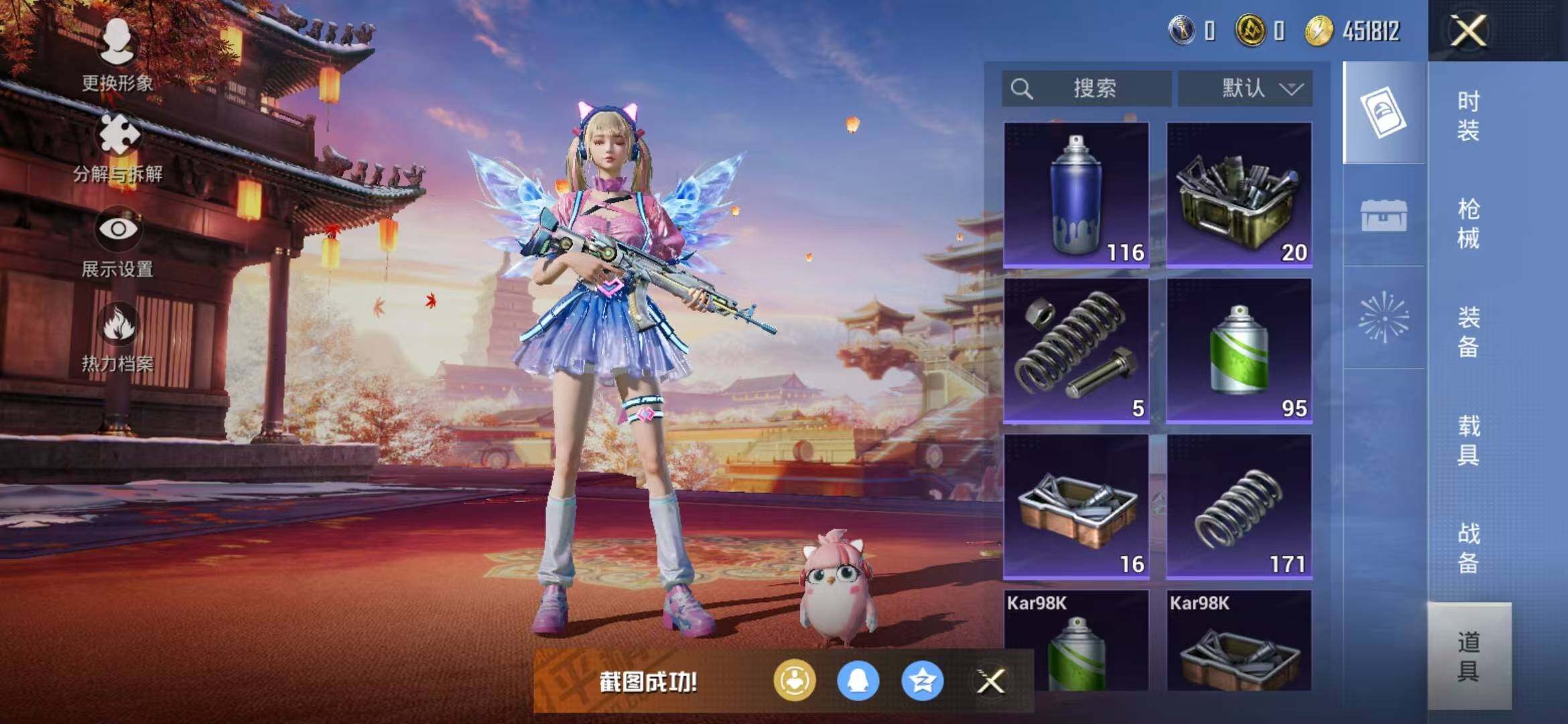Dismiss the 截图成功 screenshot banner
The width and height of the screenshot is (1568, 724).
[x=990, y=682]
